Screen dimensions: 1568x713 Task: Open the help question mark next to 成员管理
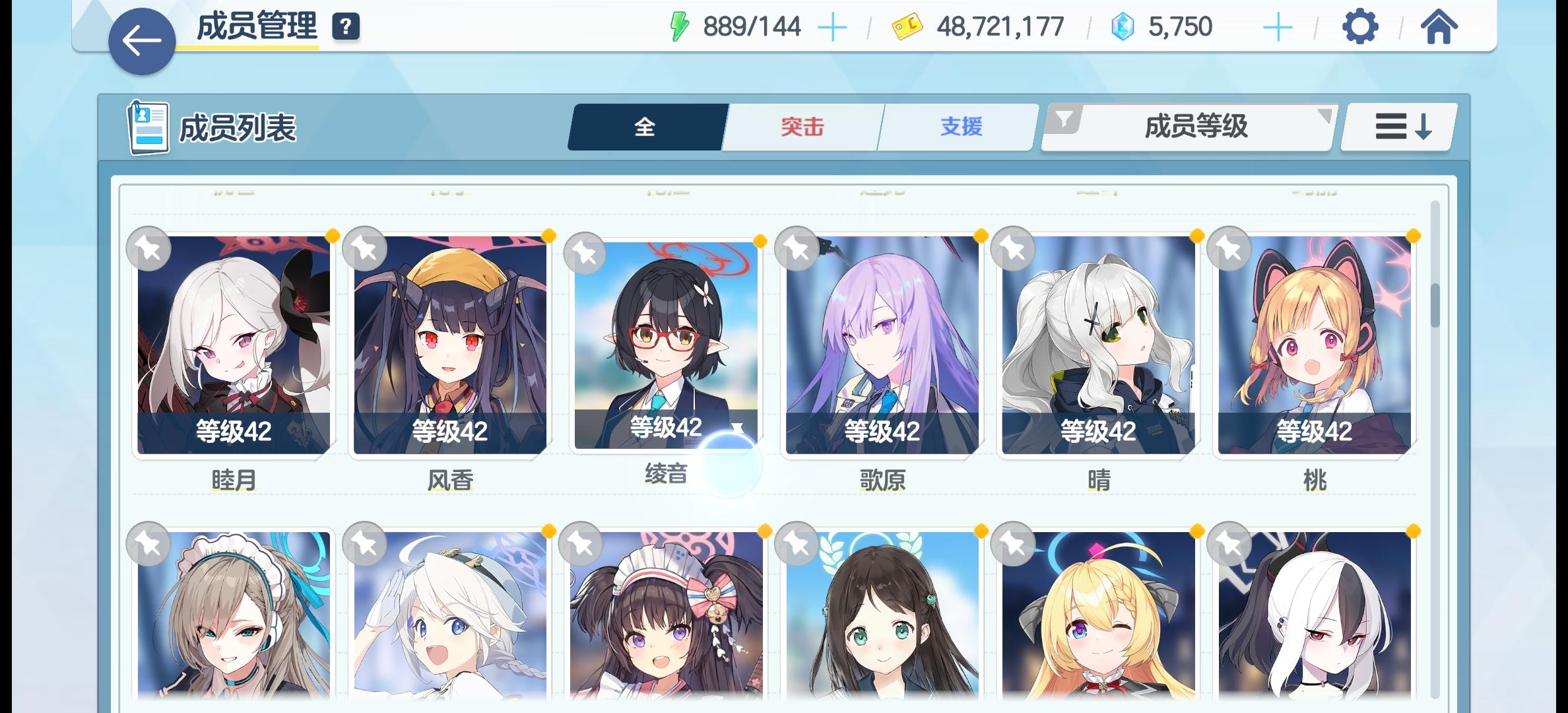(x=346, y=27)
